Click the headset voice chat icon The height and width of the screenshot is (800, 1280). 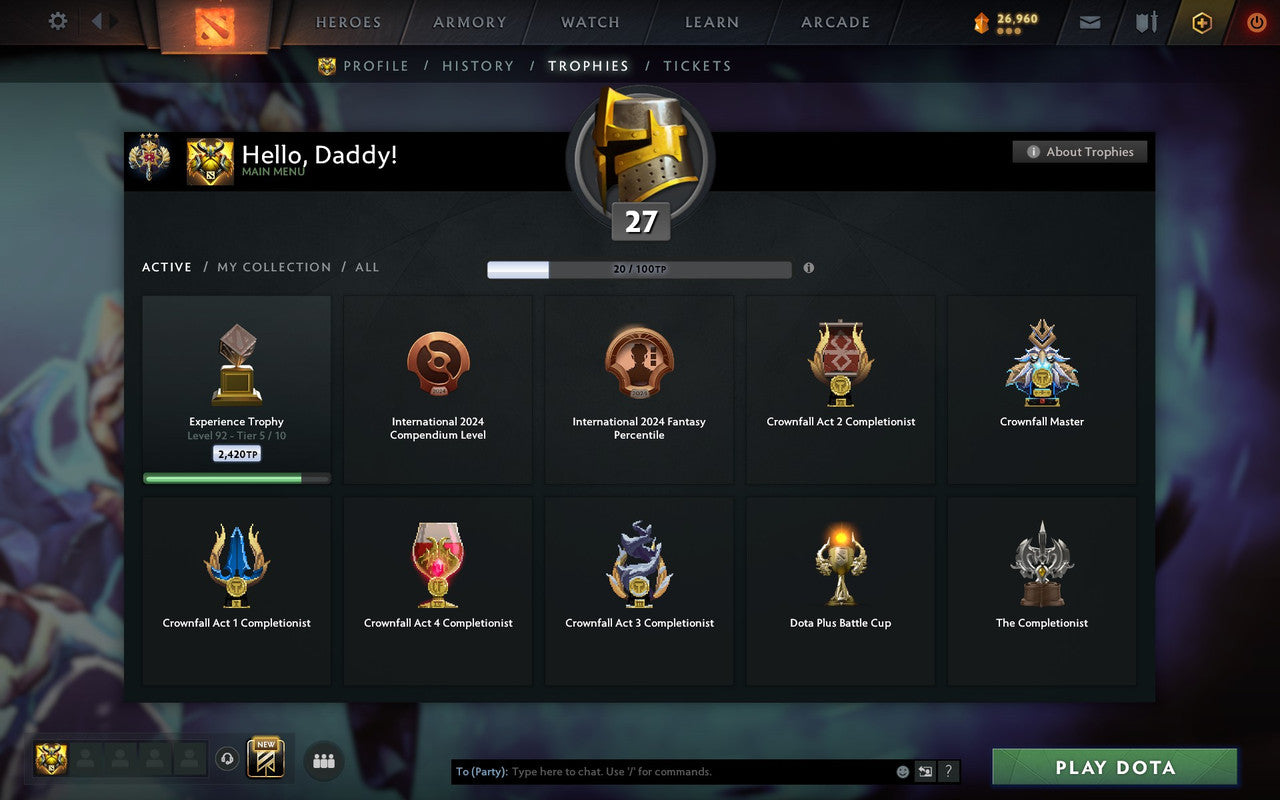(x=227, y=759)
